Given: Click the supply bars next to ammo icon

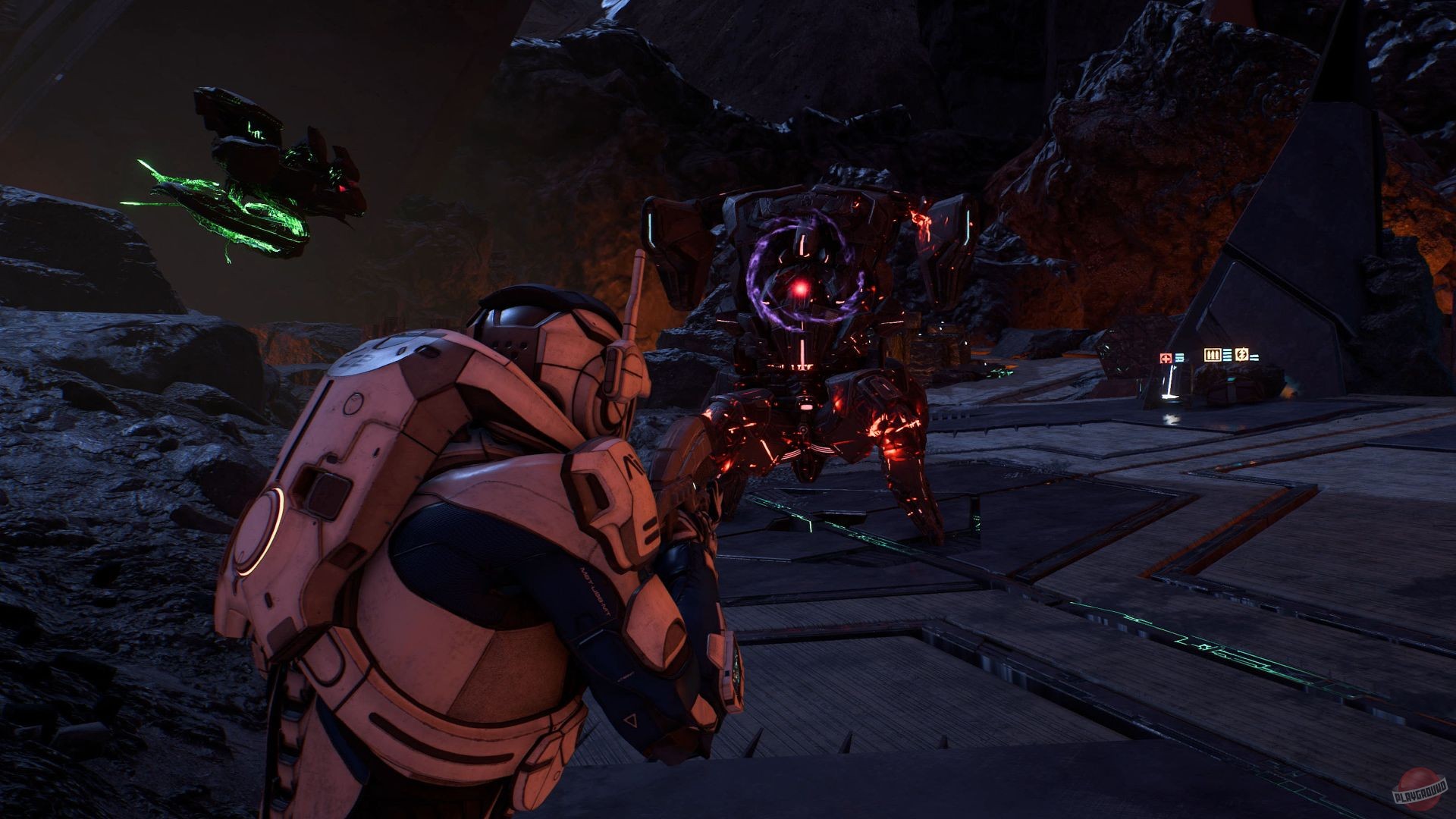Looking at the screenshot, I should [1227, 355].
